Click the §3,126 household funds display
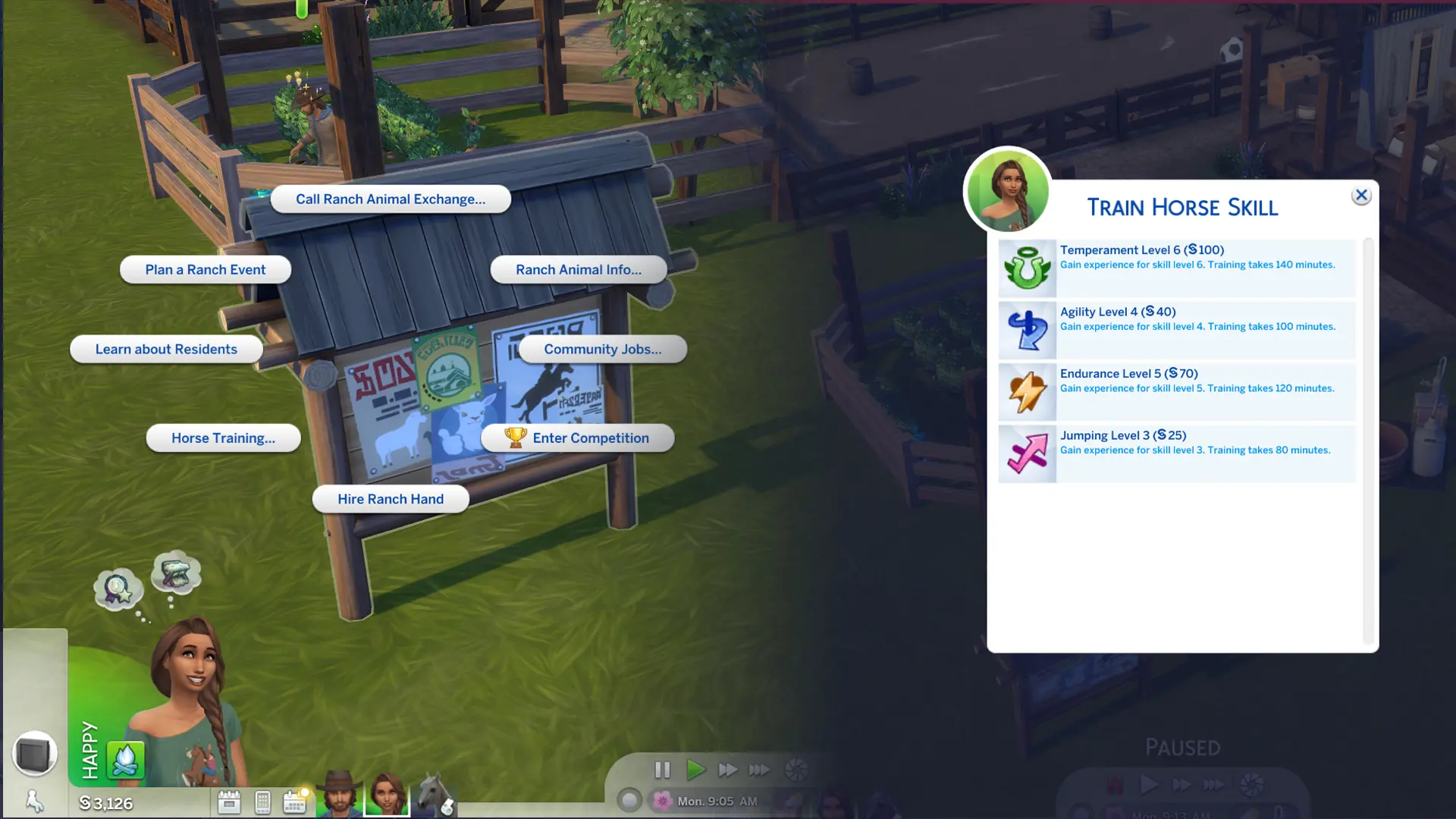The image size is (1456, 819). (106, 803)
